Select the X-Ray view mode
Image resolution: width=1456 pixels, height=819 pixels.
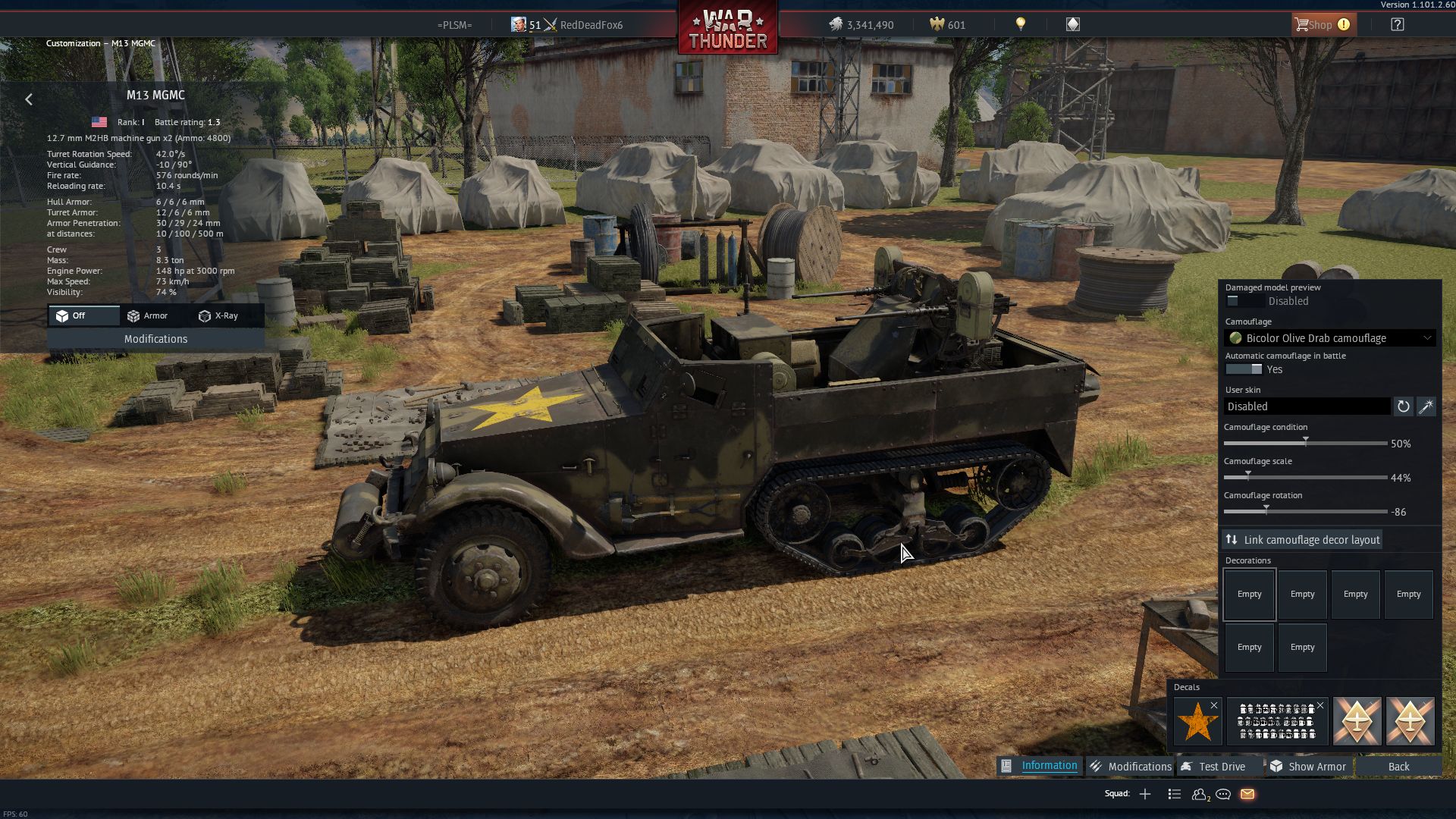(x=218, y=315)
